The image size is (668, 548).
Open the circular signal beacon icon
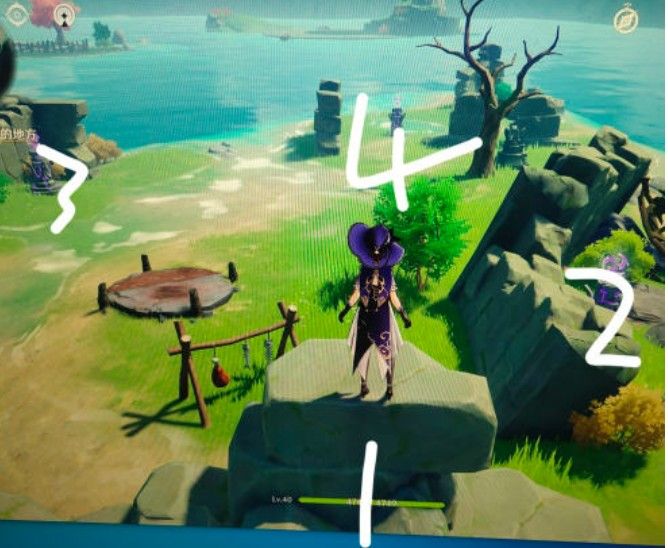[x=65, y=15]
